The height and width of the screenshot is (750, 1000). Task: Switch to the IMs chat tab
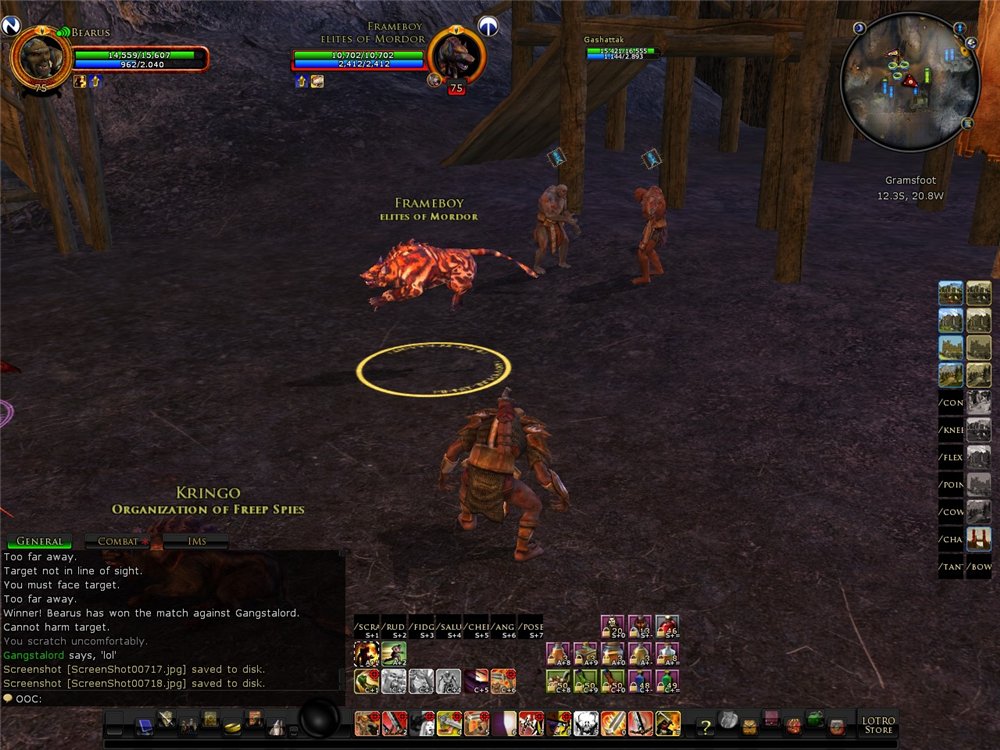[197, 541]
